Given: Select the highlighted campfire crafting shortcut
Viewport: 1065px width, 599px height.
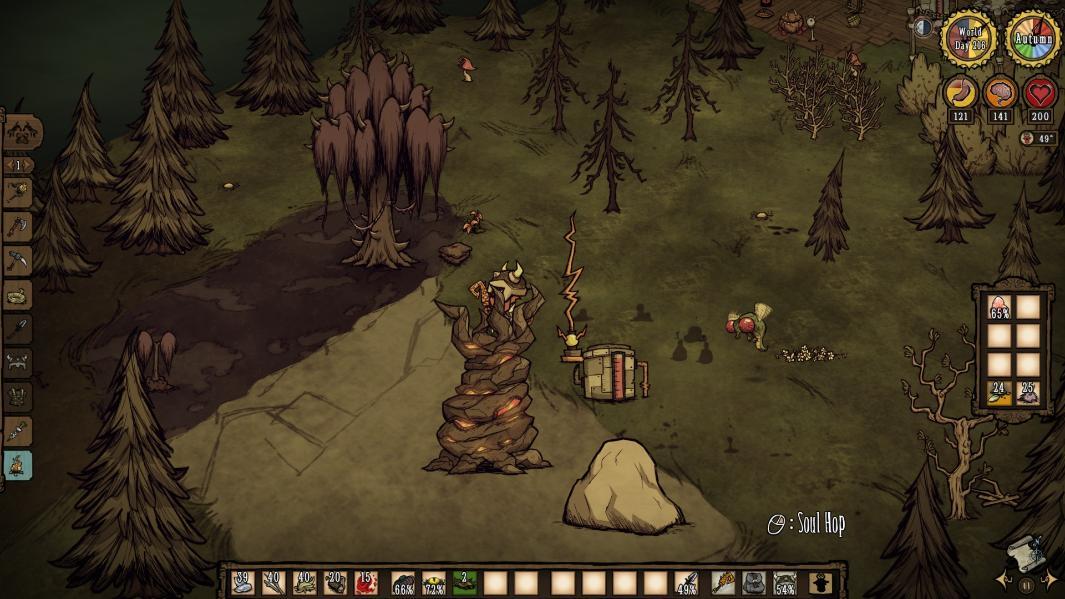Looking at the screenshot, I should click(x=19, y=465).
